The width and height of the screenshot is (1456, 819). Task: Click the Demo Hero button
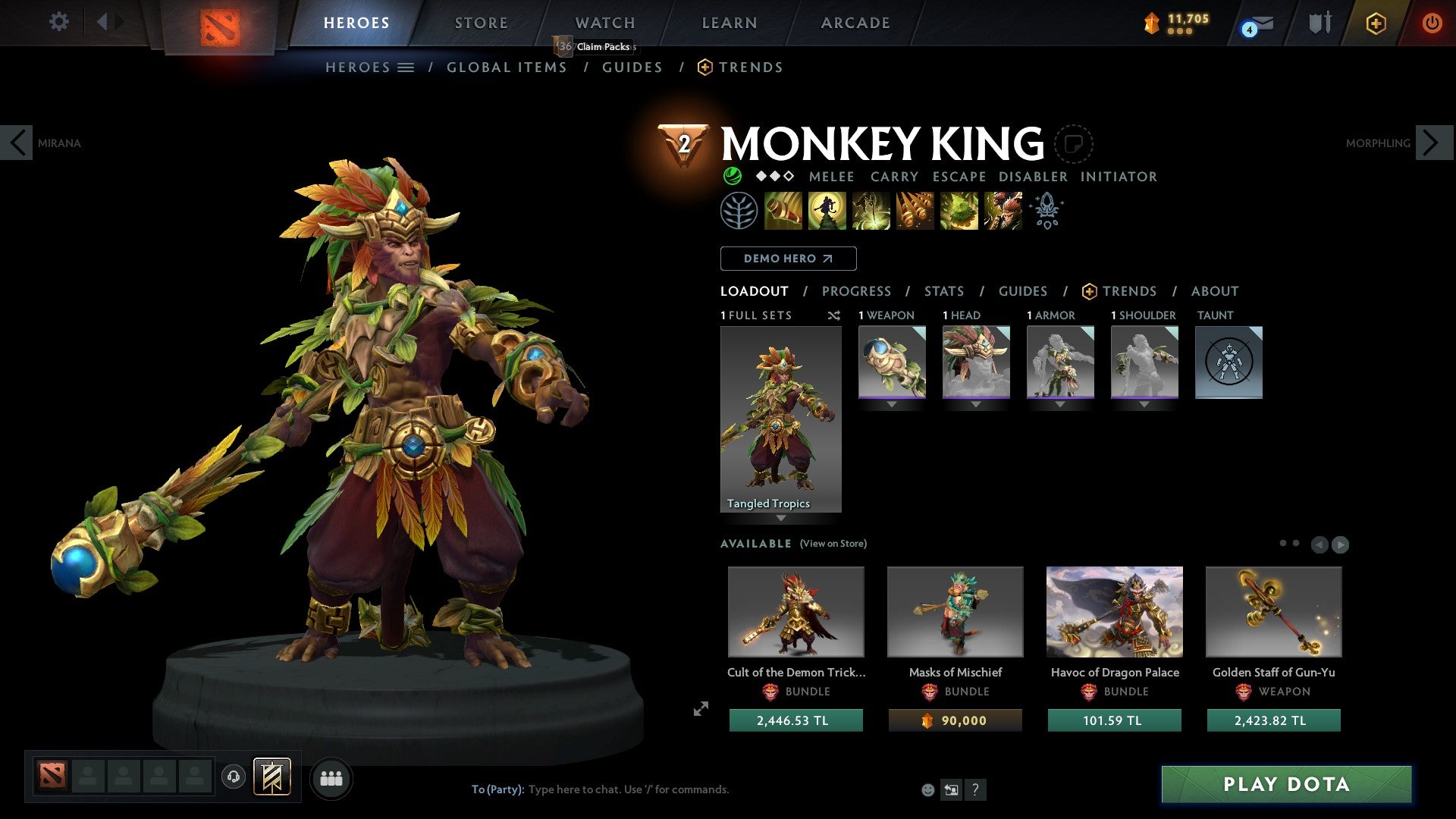[x=788, y=258]
